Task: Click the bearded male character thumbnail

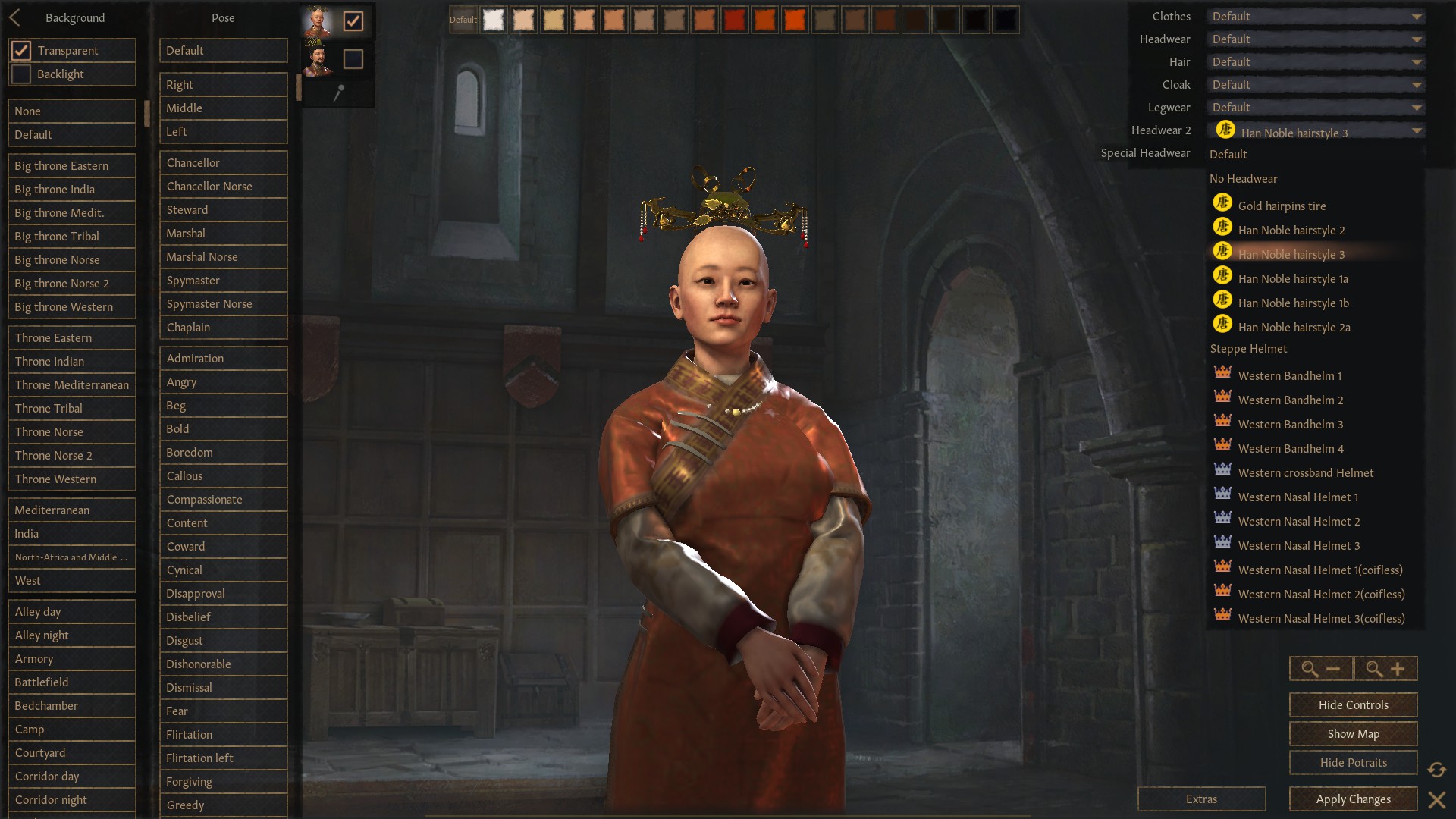Action: [318, 58]
